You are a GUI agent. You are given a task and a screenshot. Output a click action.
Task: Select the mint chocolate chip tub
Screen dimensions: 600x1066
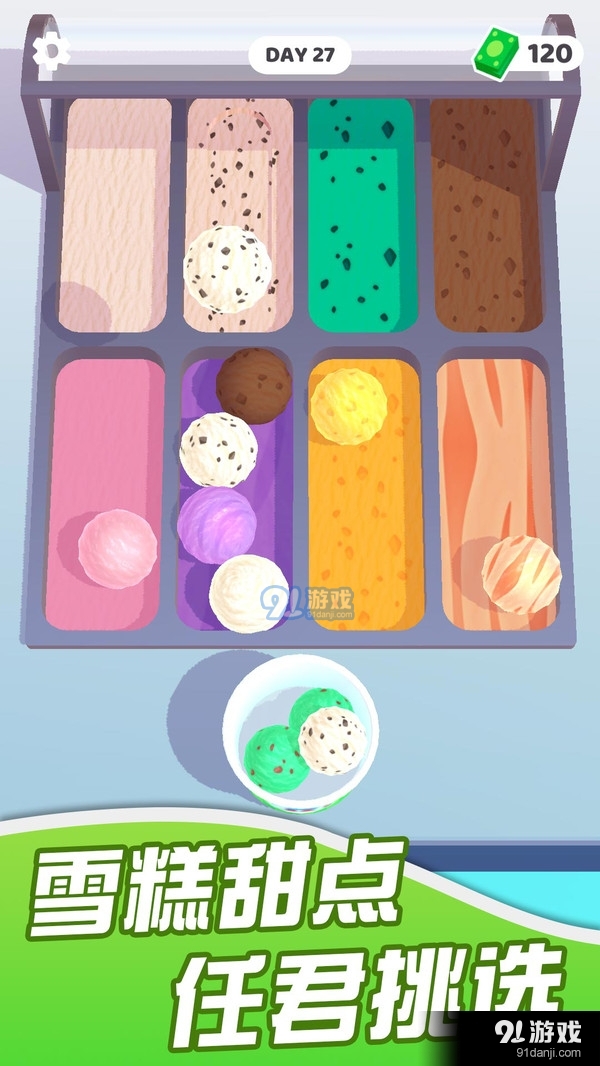(361, 215)
